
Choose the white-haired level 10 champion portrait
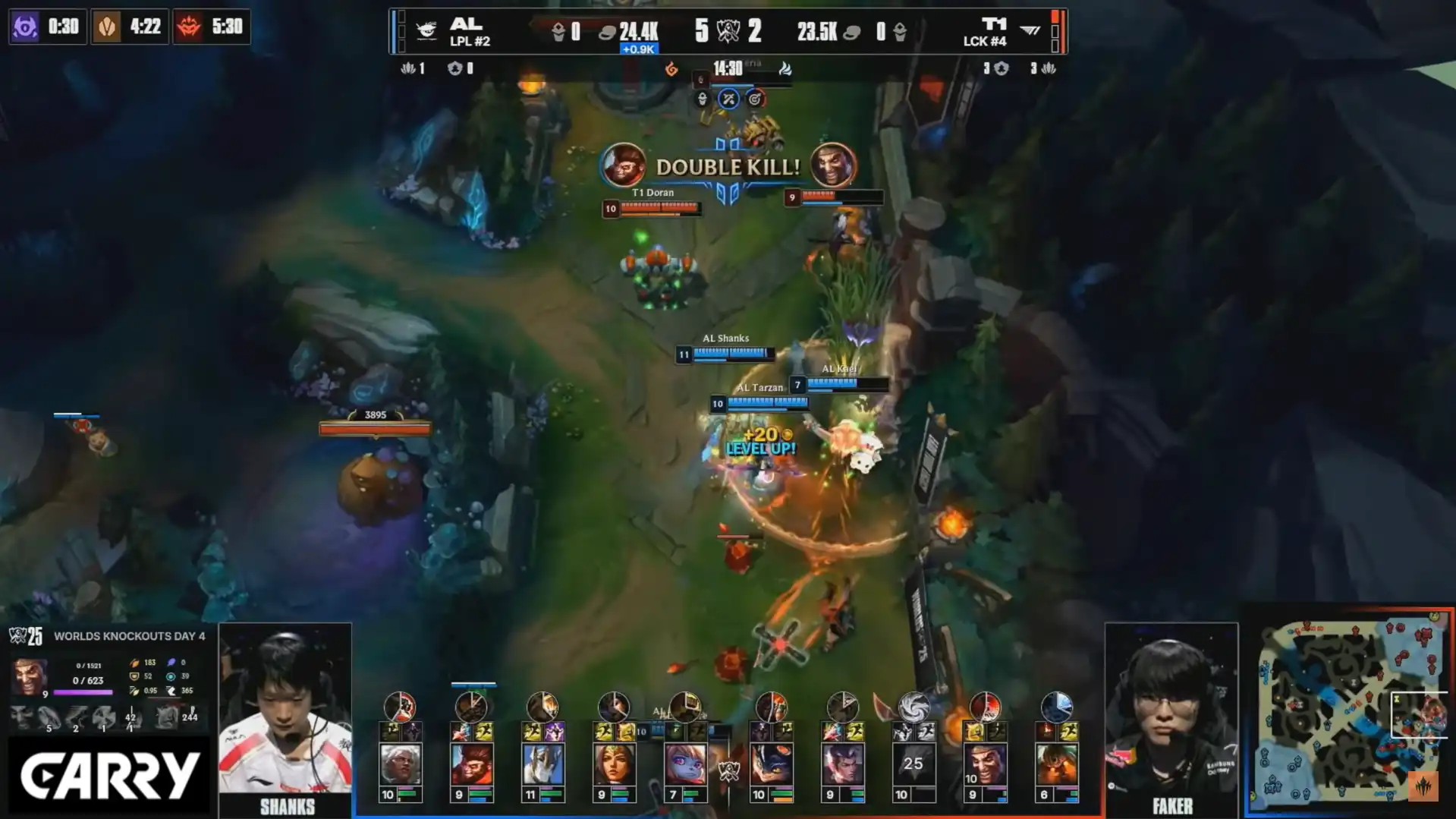(400, 764)
